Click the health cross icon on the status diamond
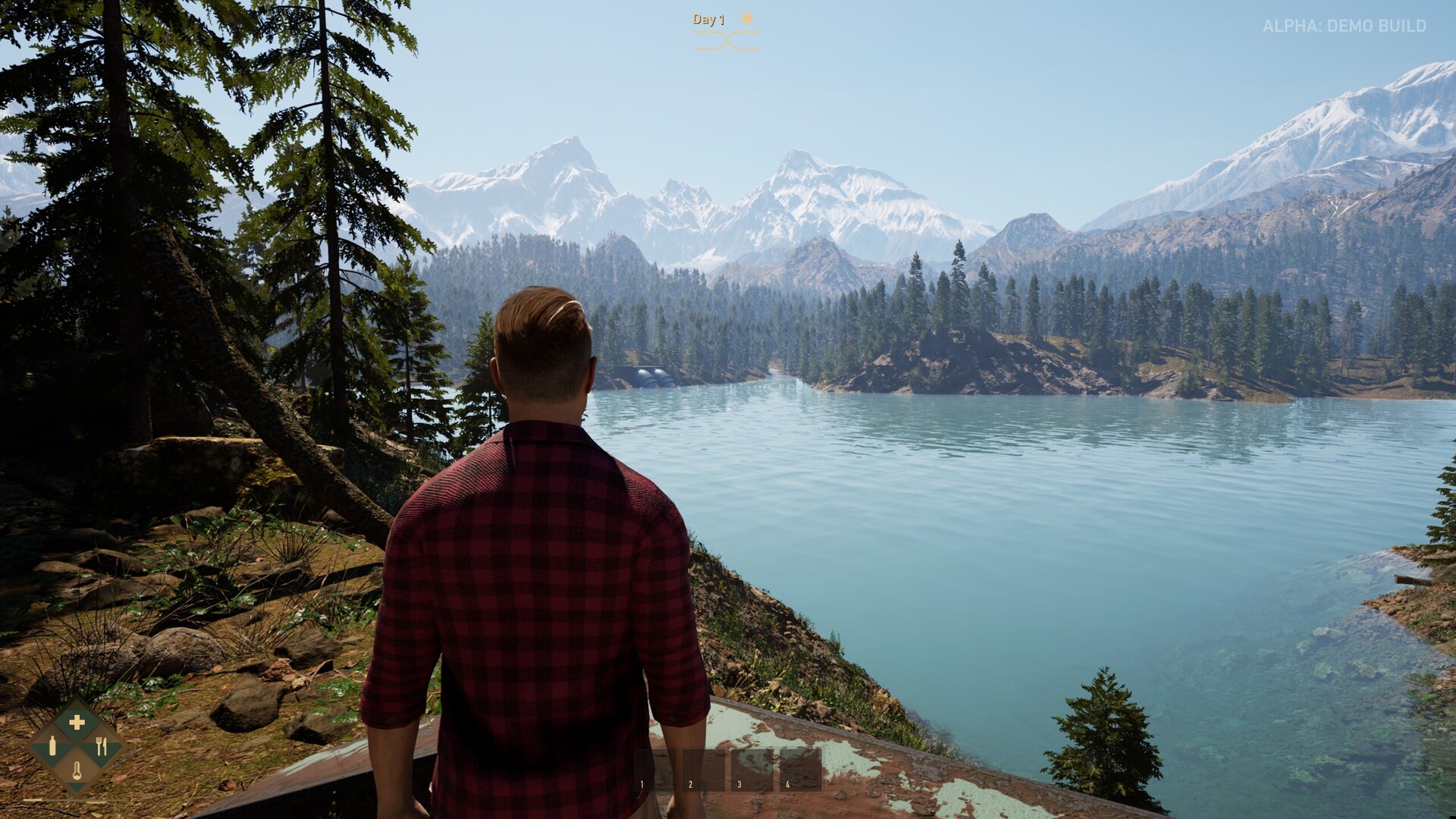 77,721
